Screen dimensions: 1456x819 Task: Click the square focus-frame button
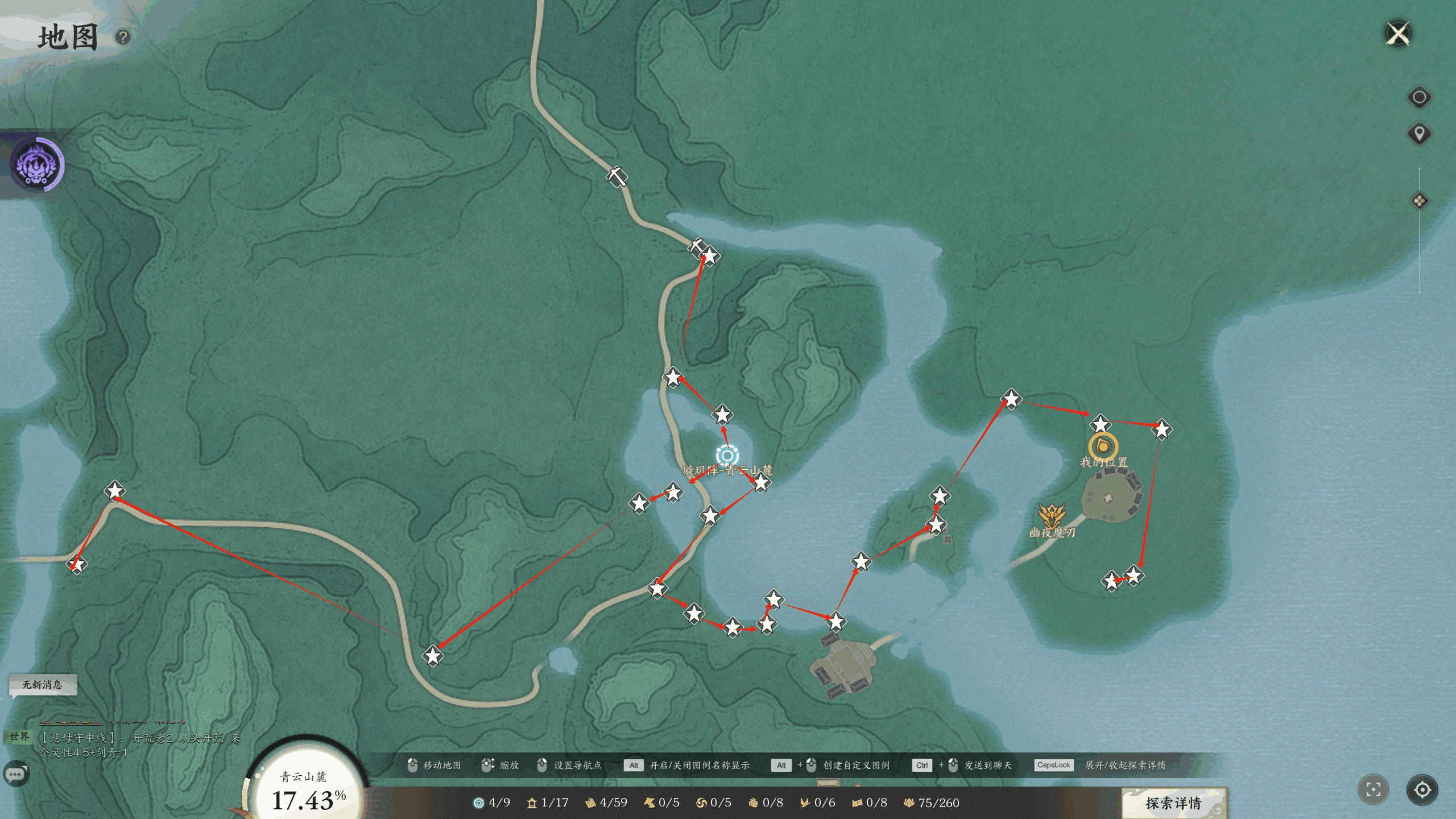(1373, 789)
